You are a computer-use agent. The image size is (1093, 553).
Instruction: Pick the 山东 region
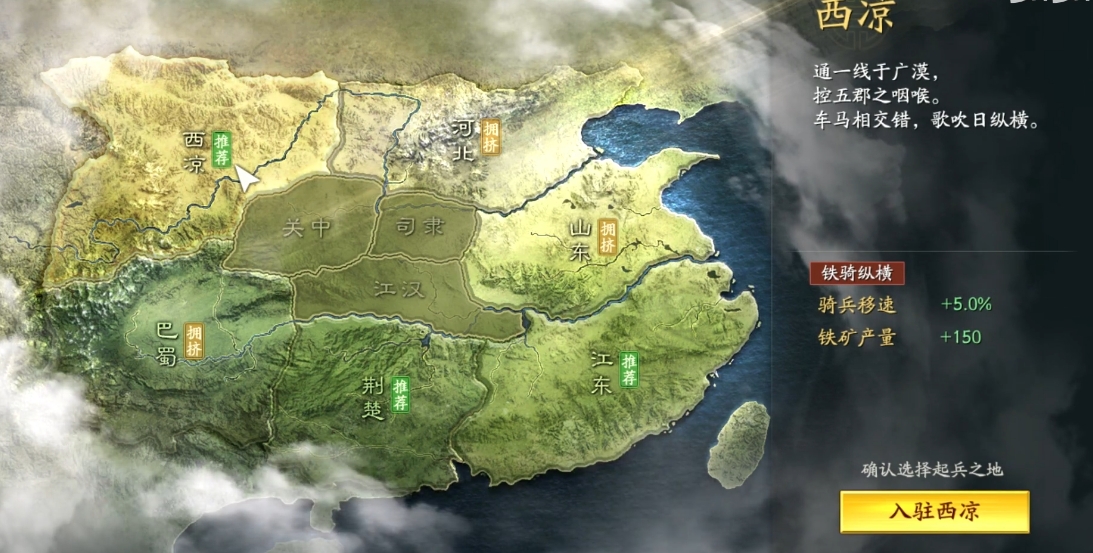(582, 242)
